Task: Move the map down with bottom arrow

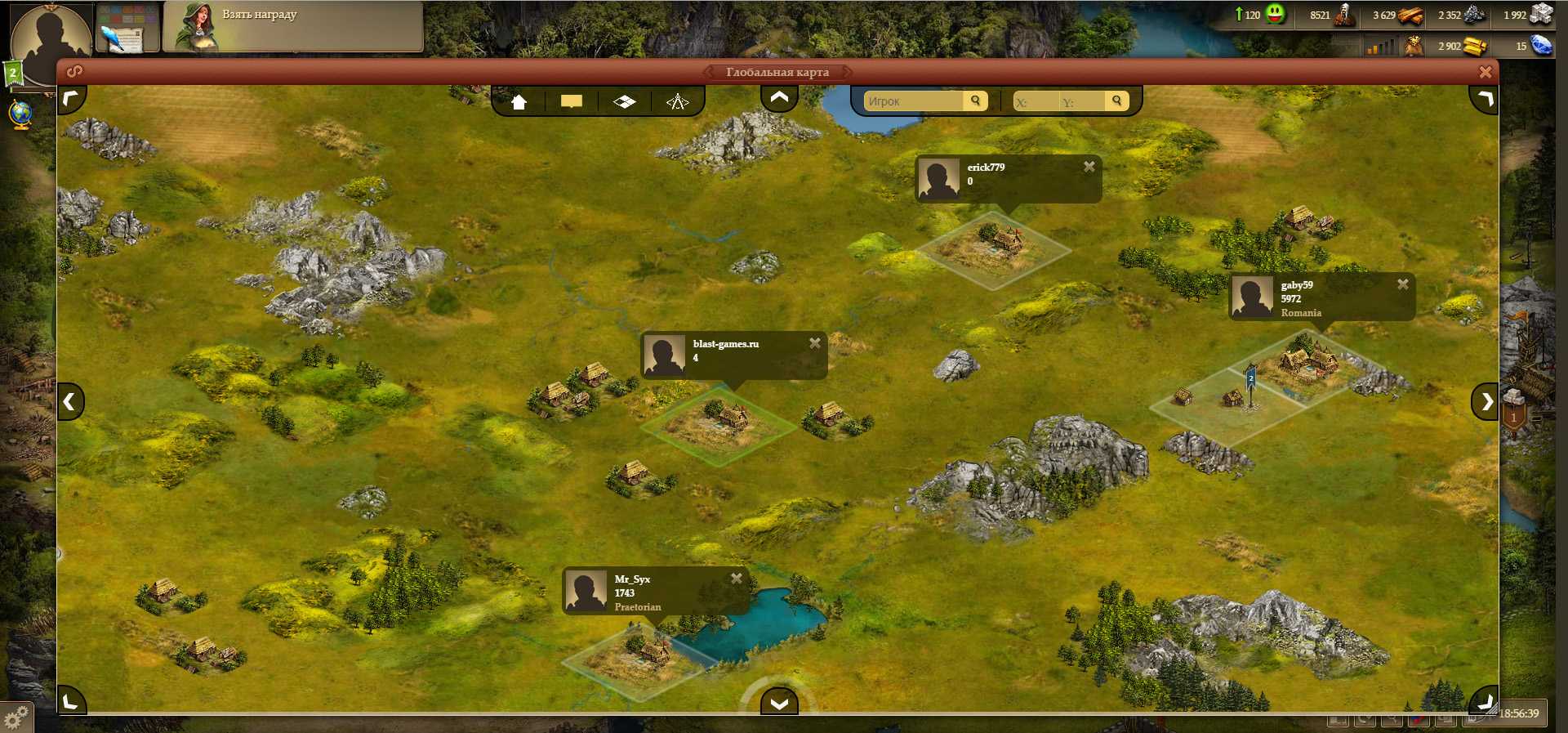Action: tap(779, 703)
